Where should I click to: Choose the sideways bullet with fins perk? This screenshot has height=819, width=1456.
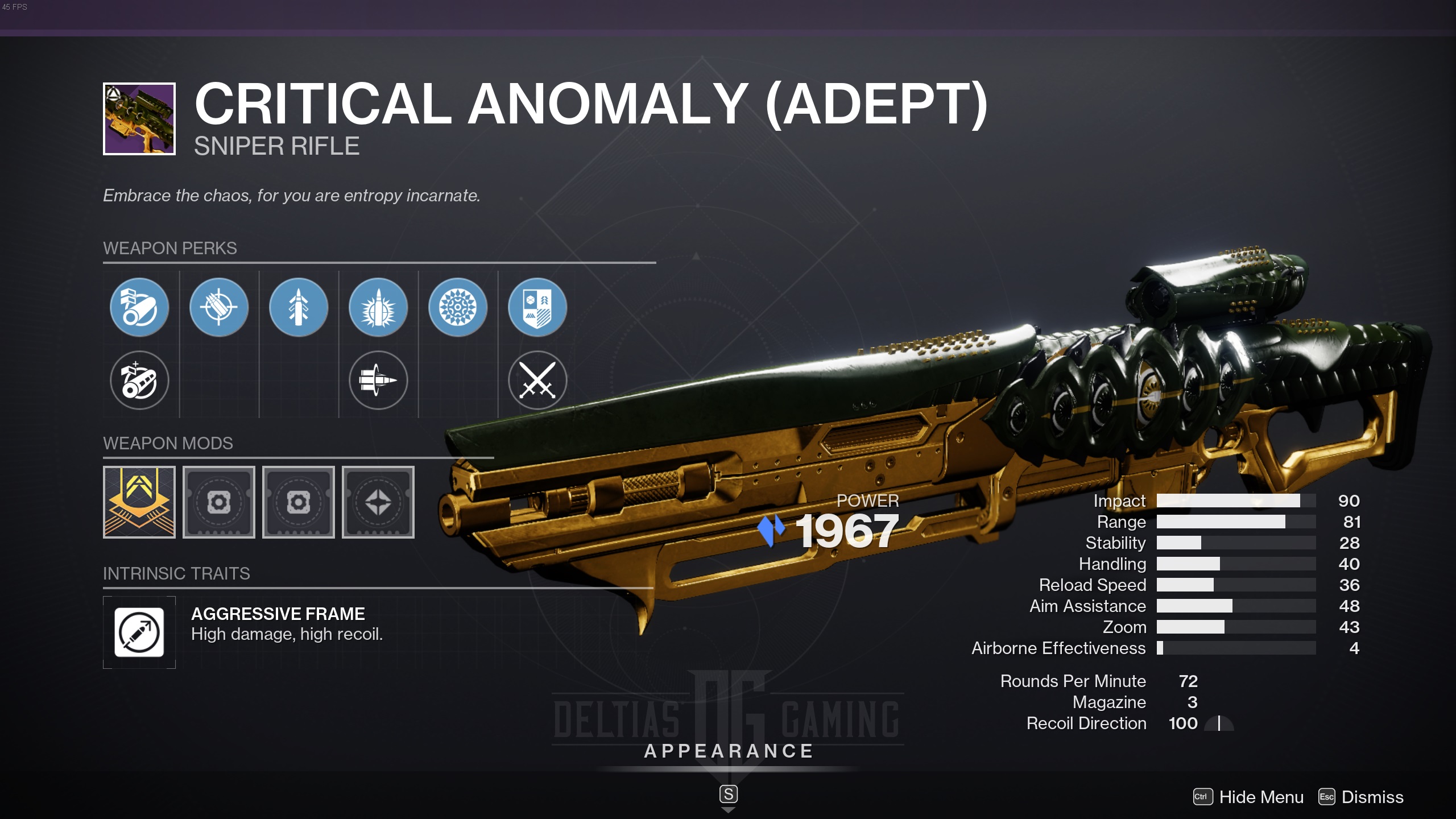click(x=378, y=380)
